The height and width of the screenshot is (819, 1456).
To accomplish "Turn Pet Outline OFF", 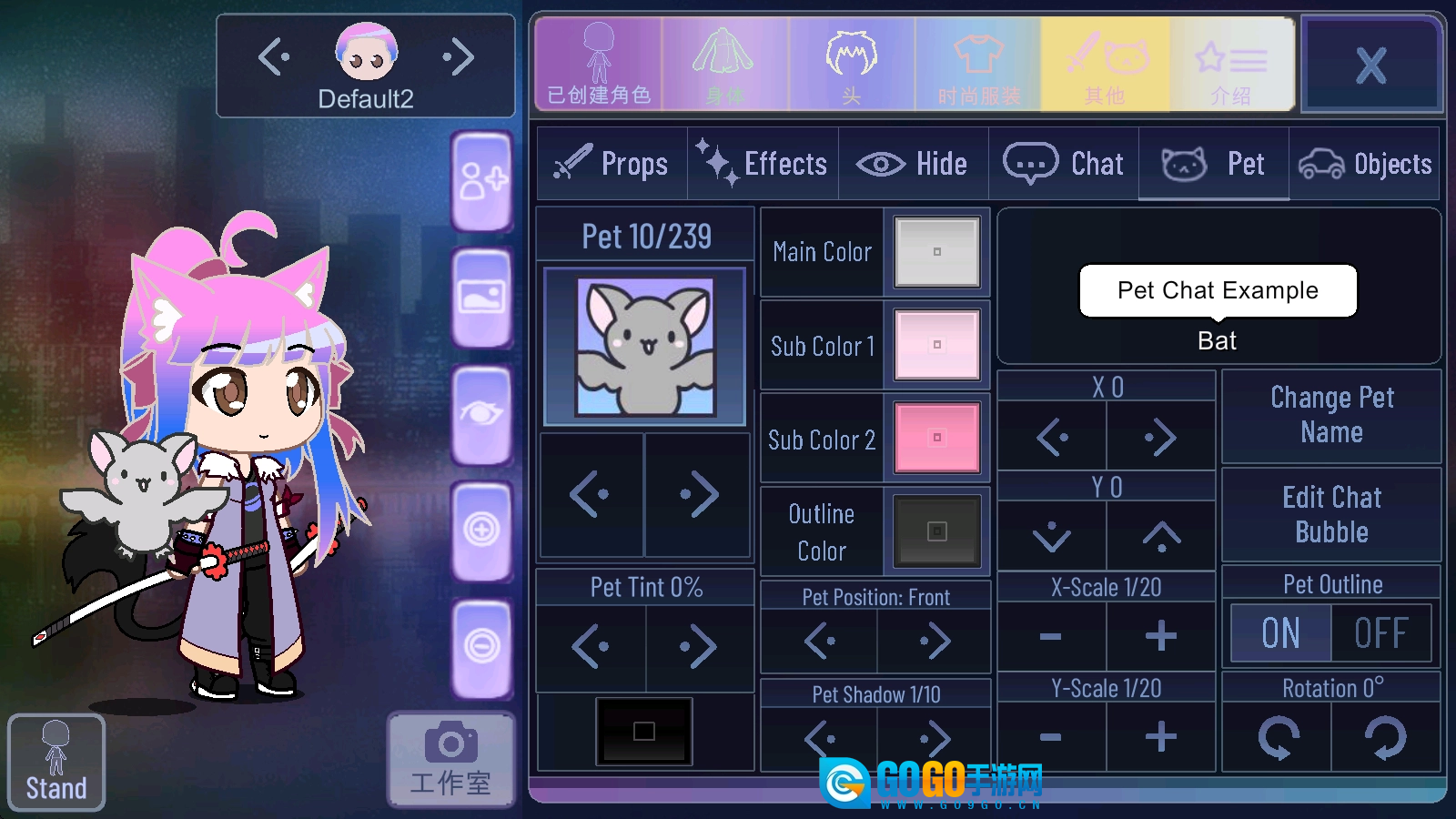I will [1380, 633].
